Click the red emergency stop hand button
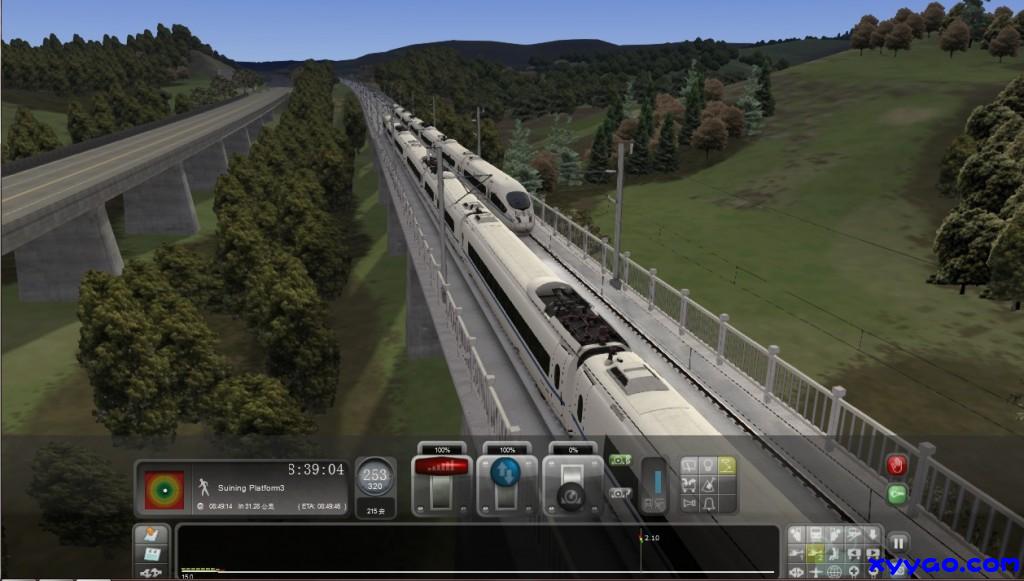This screenshot has height=581, width=1024. coord(896,466)
